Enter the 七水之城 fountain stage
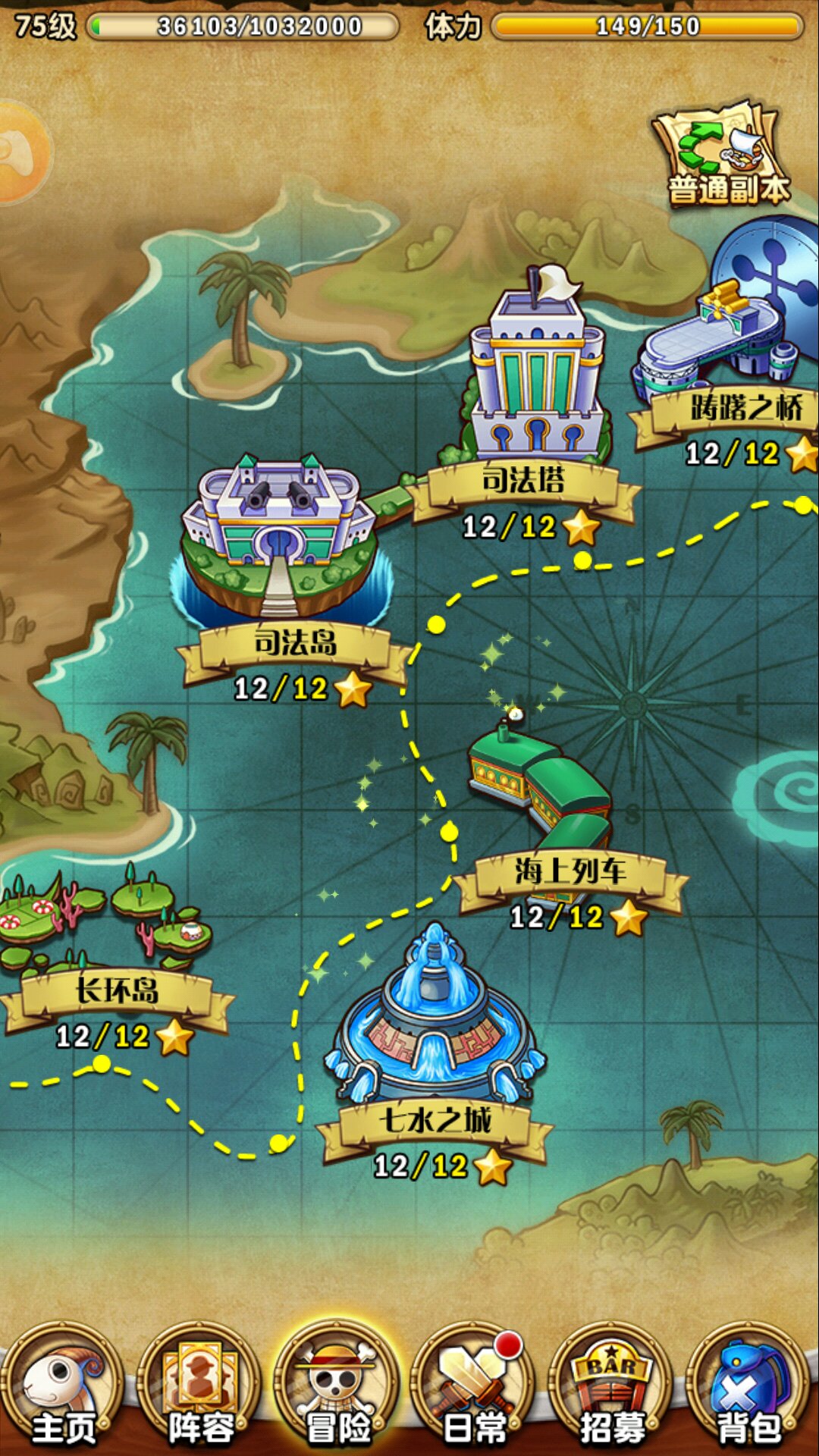This screenshot has width=819, height=1456. click(x=434, y=1024)
